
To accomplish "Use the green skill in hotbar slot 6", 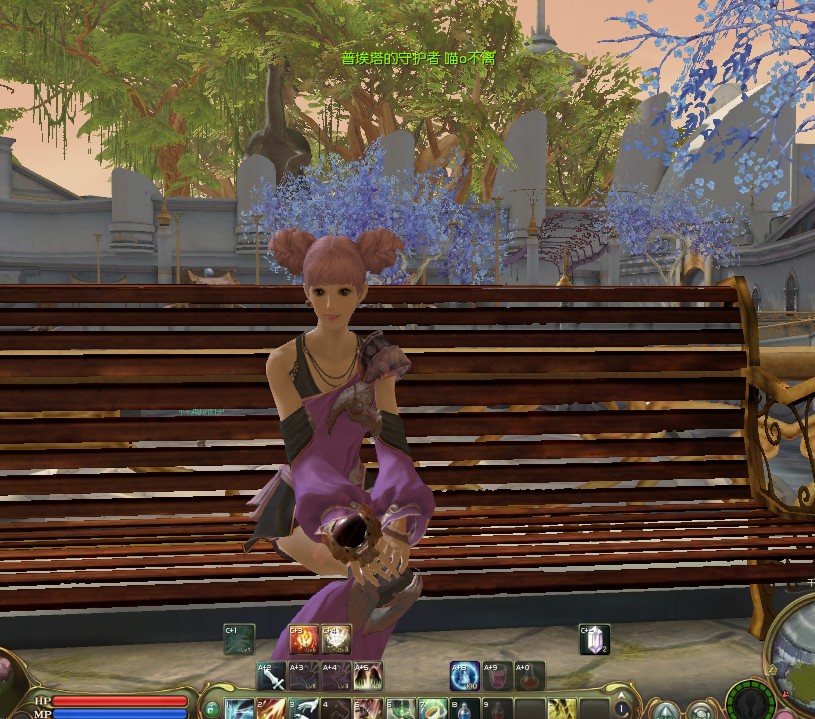I will [x=400, y=710].
